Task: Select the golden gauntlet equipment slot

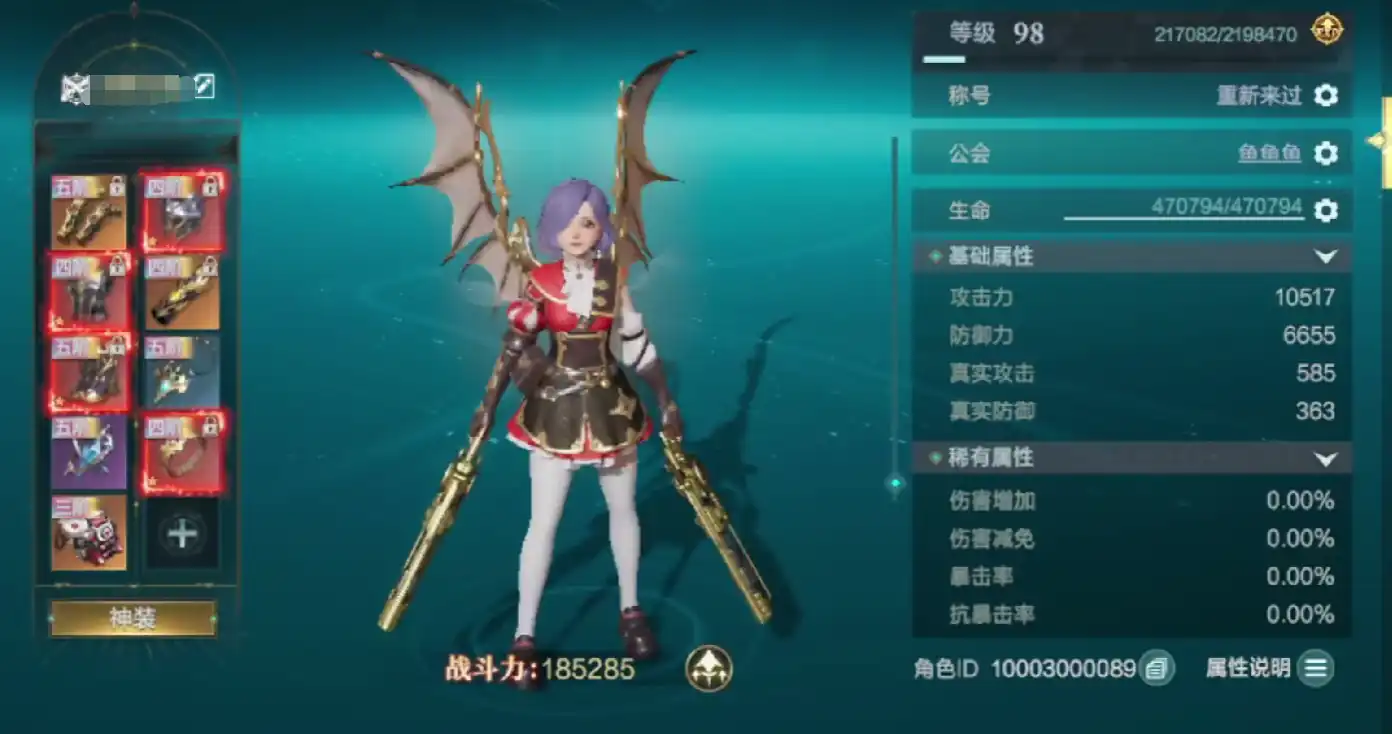Action: [x=184, y=292]
